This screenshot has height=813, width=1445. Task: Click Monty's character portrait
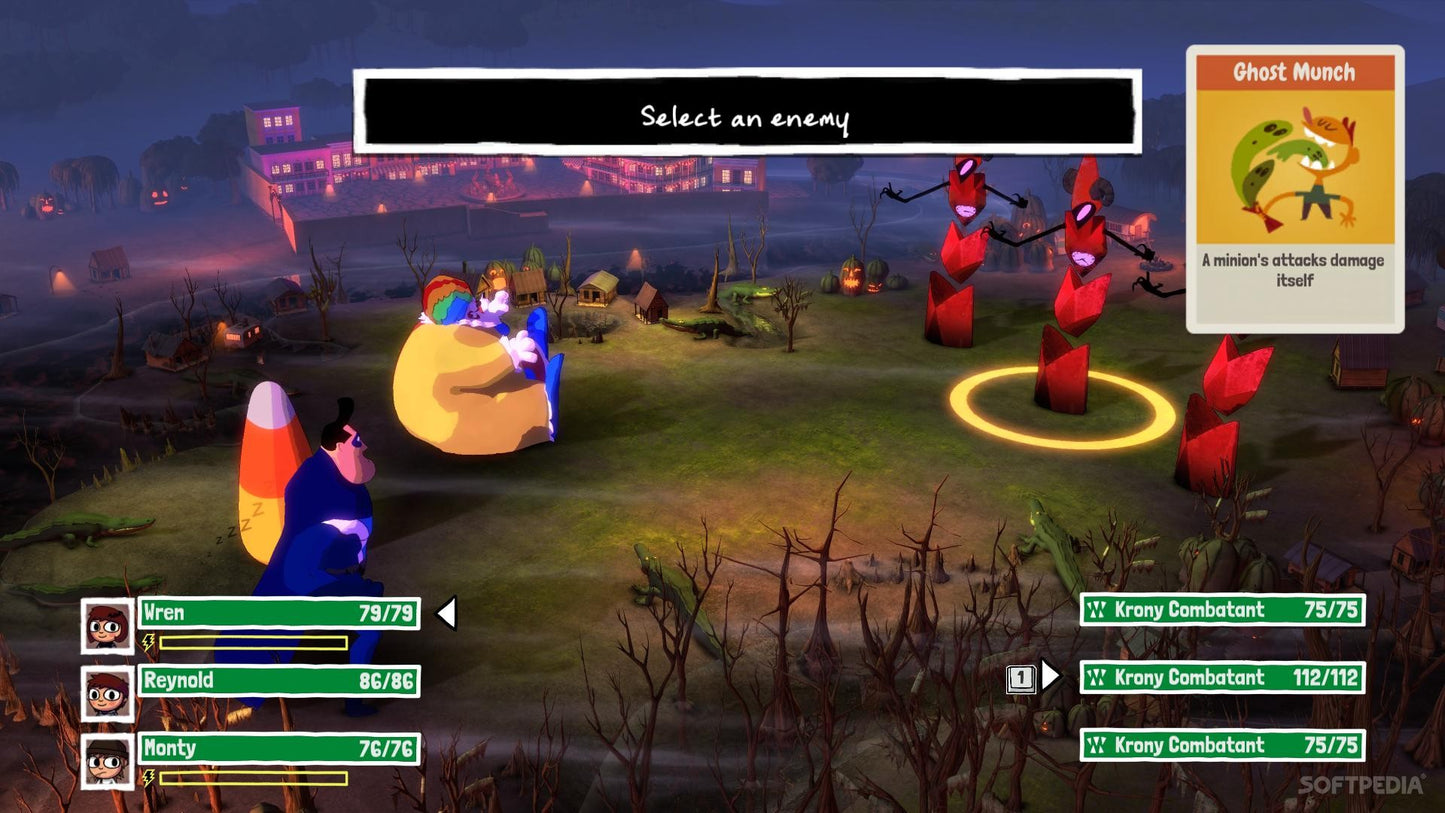click(107, 761)
